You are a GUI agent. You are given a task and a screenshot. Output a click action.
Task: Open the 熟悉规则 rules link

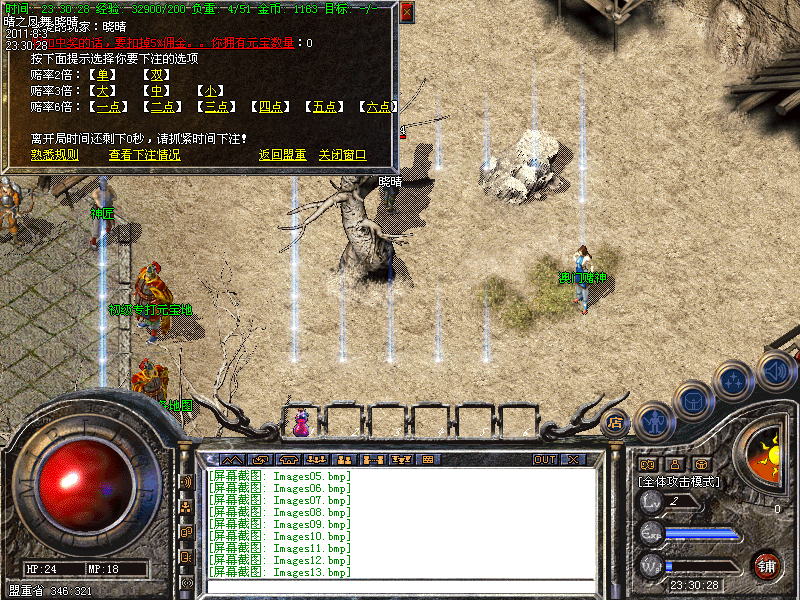click(x=54, y=155)
